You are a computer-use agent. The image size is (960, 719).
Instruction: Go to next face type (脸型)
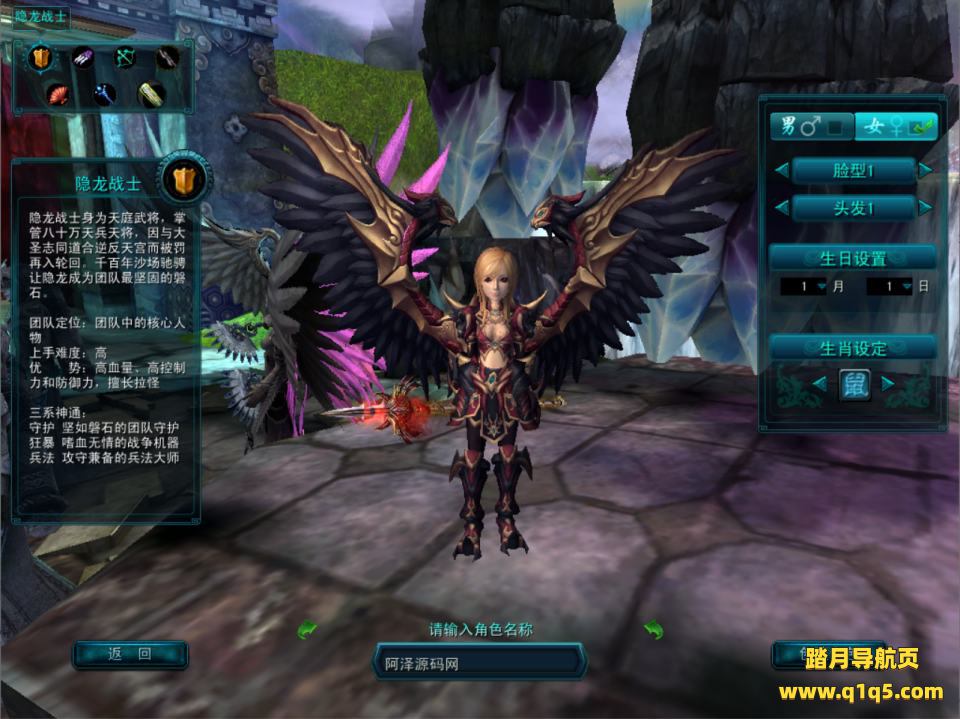(925, 171)
